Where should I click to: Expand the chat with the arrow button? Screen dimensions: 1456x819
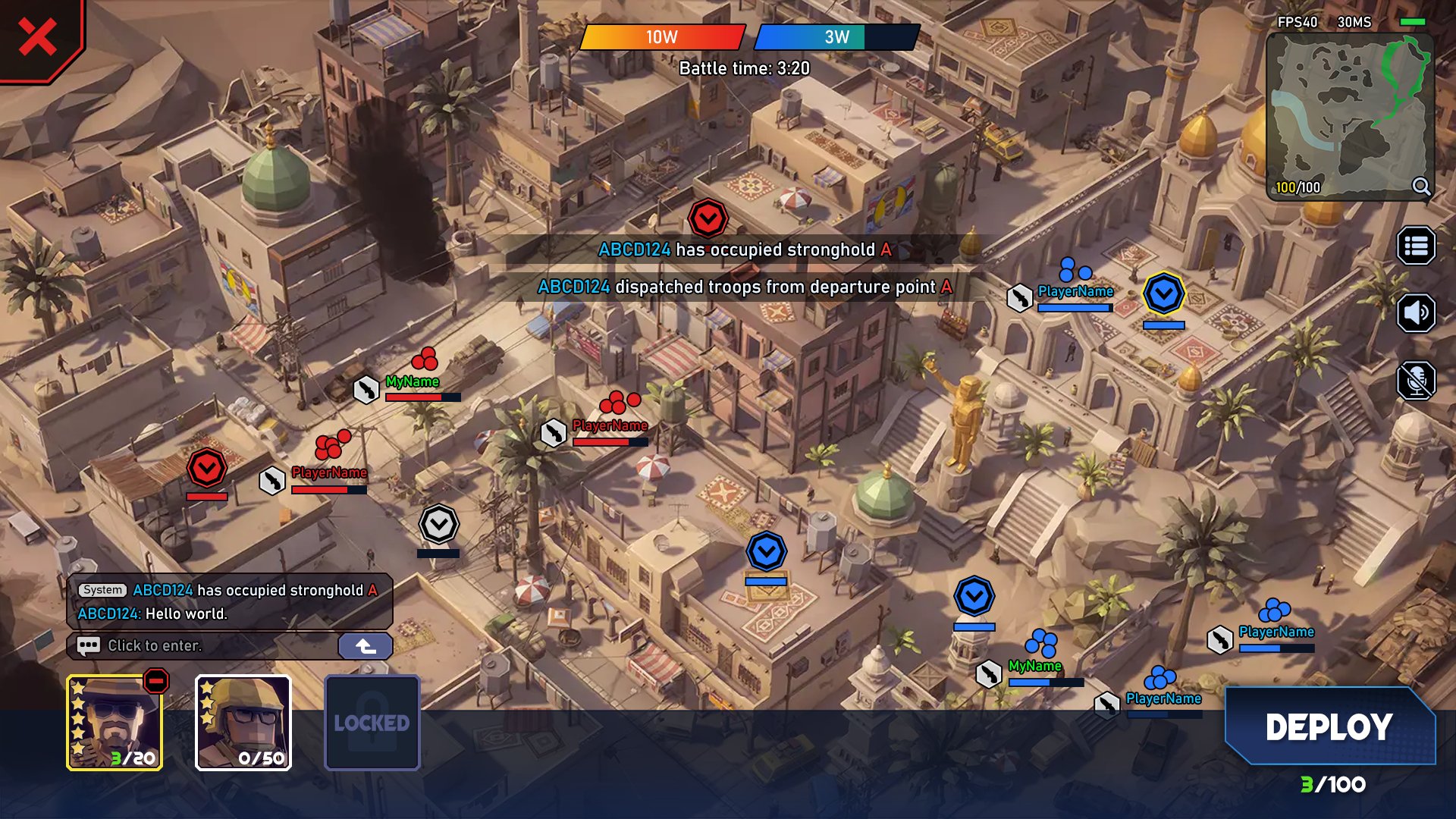pyautogui.click(x=366, y=645)
